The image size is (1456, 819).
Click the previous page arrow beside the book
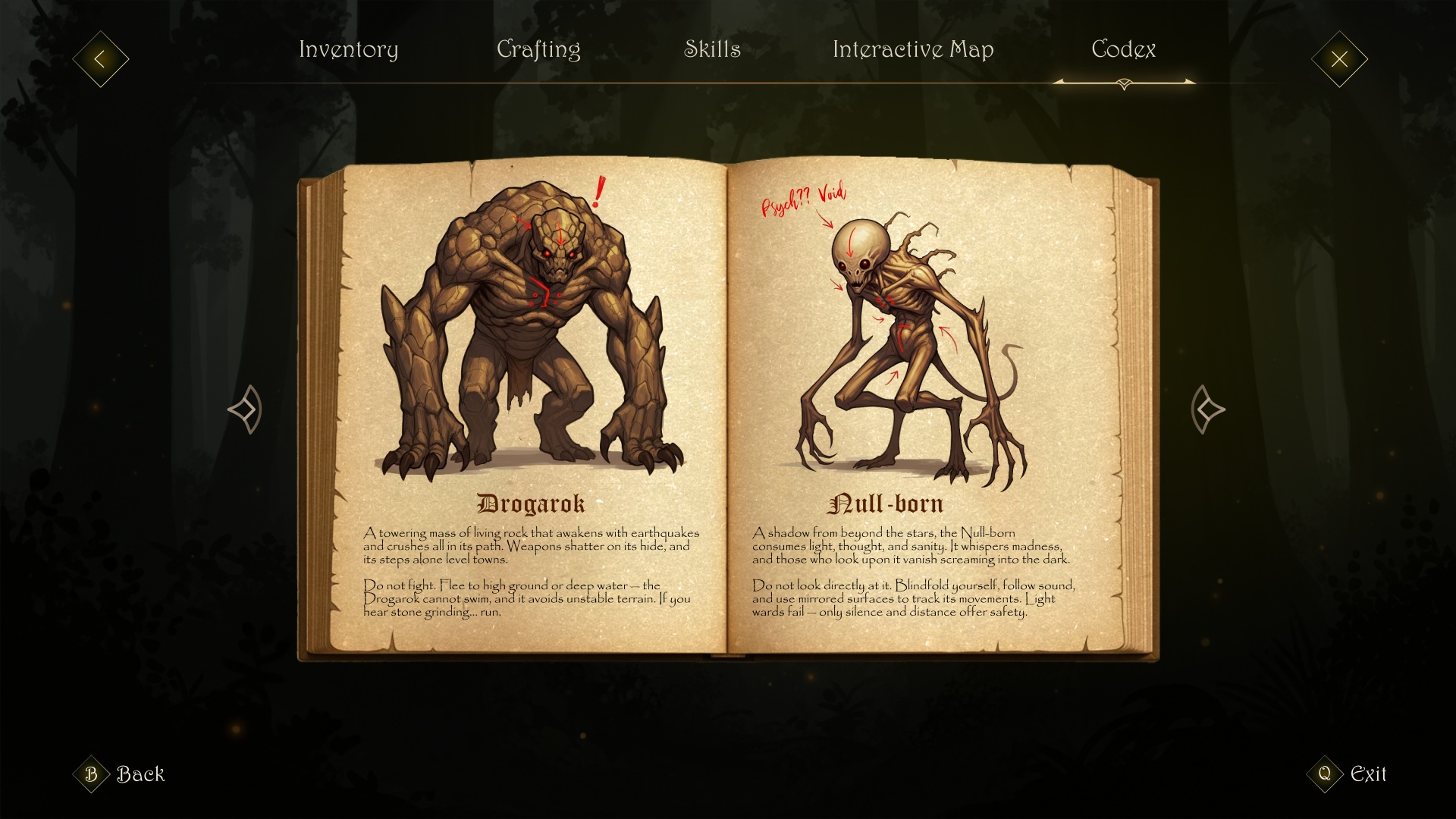[x=244, y=409]
